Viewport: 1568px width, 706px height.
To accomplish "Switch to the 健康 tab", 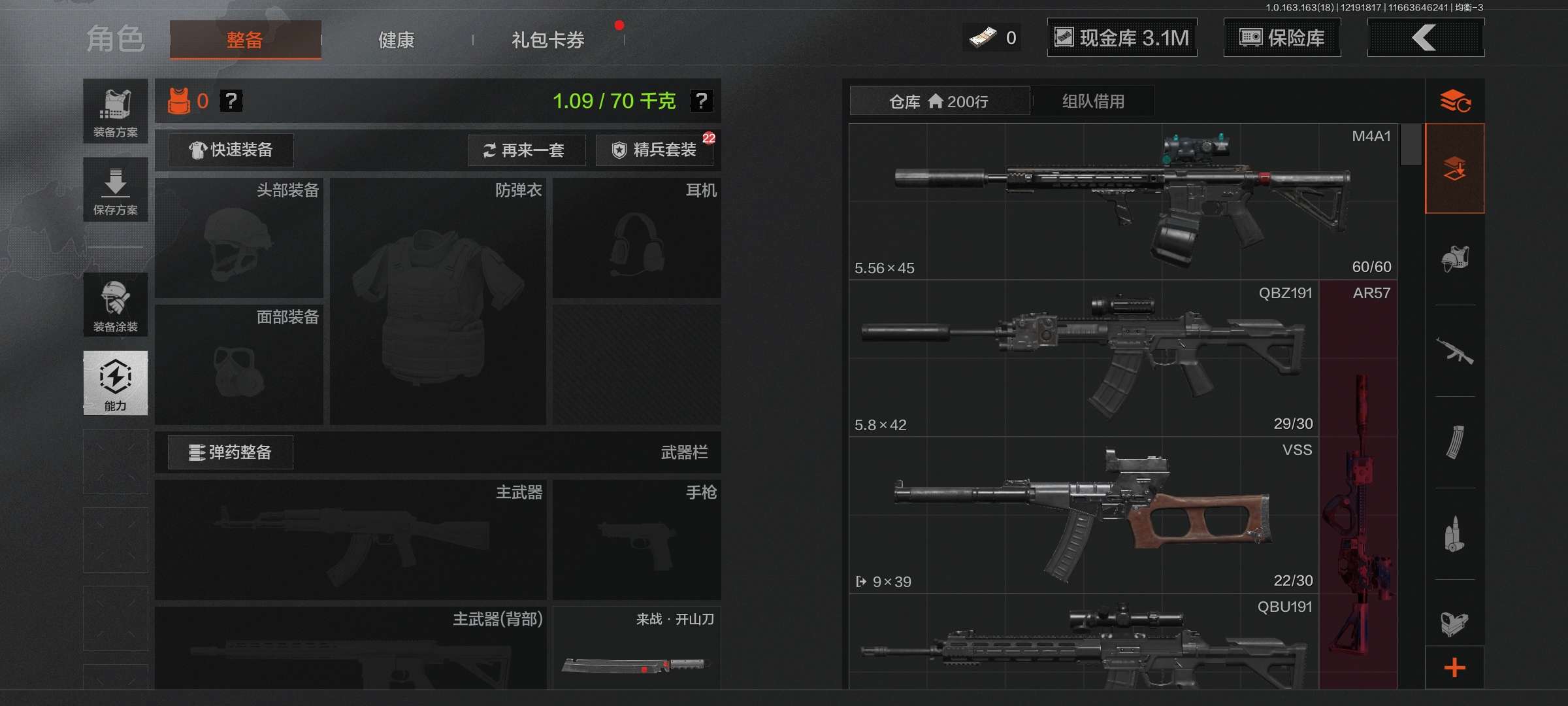I will tap(395, 40).
